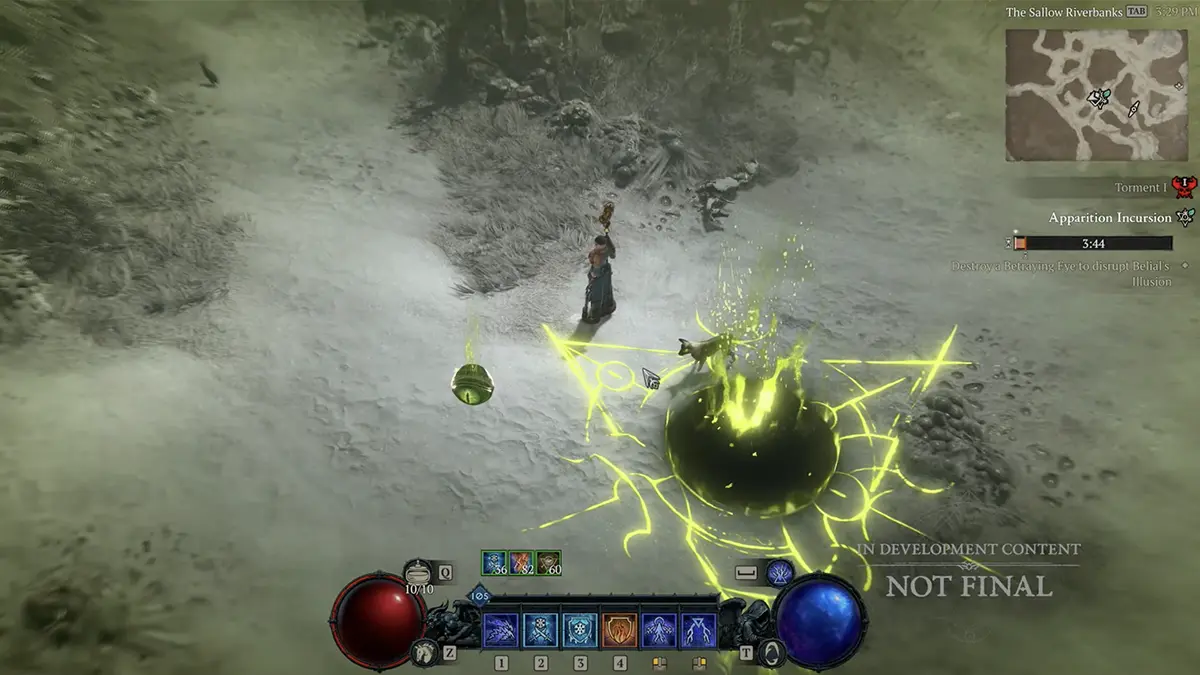Drink the healing potion
The height and width of the screenshot is (675, 1200).
tap(419, 573)
